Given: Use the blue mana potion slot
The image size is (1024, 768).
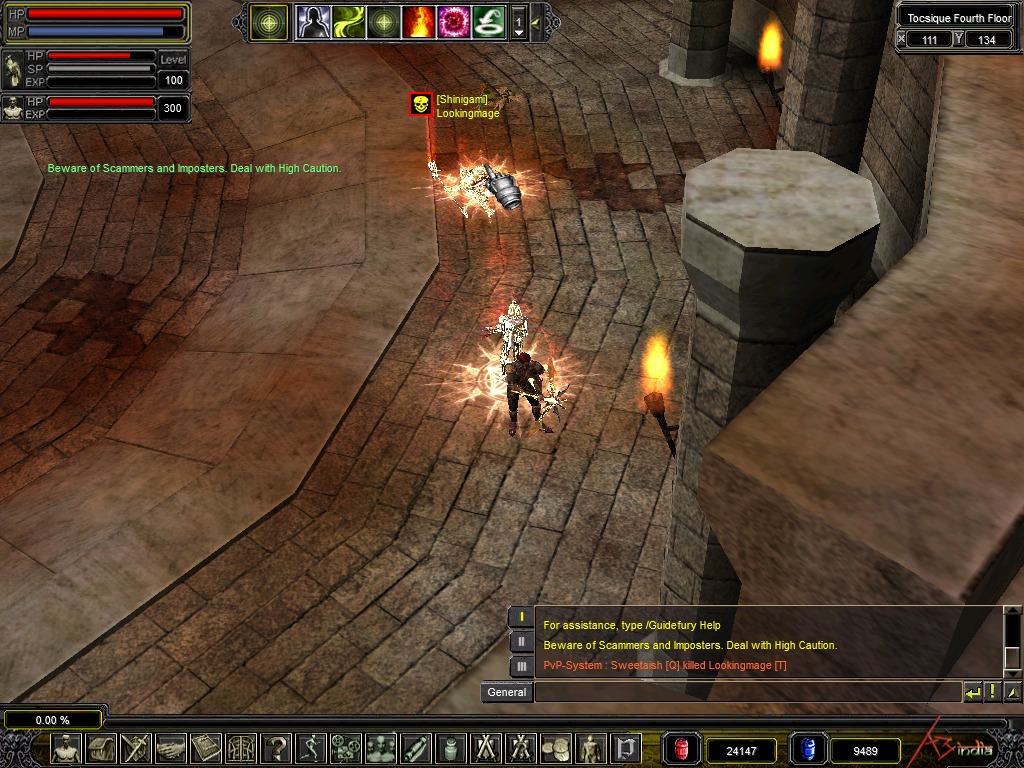Looking at the screenshot, I should coord(806,749).
